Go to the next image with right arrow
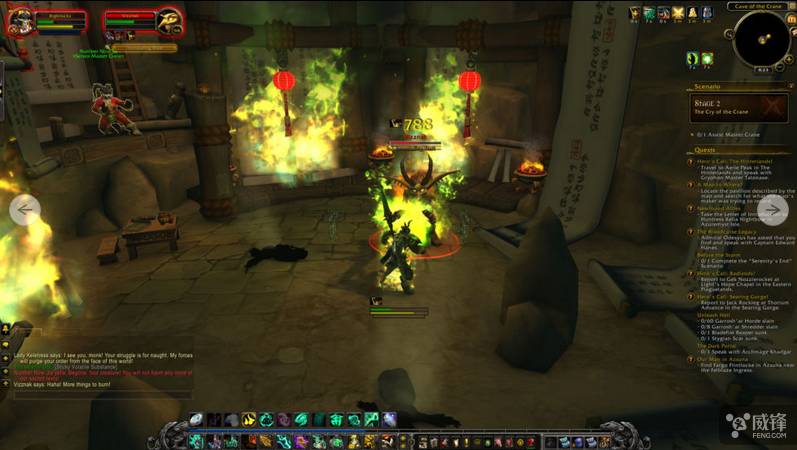Screen dimensions: 797x450 tap(773, 210)
